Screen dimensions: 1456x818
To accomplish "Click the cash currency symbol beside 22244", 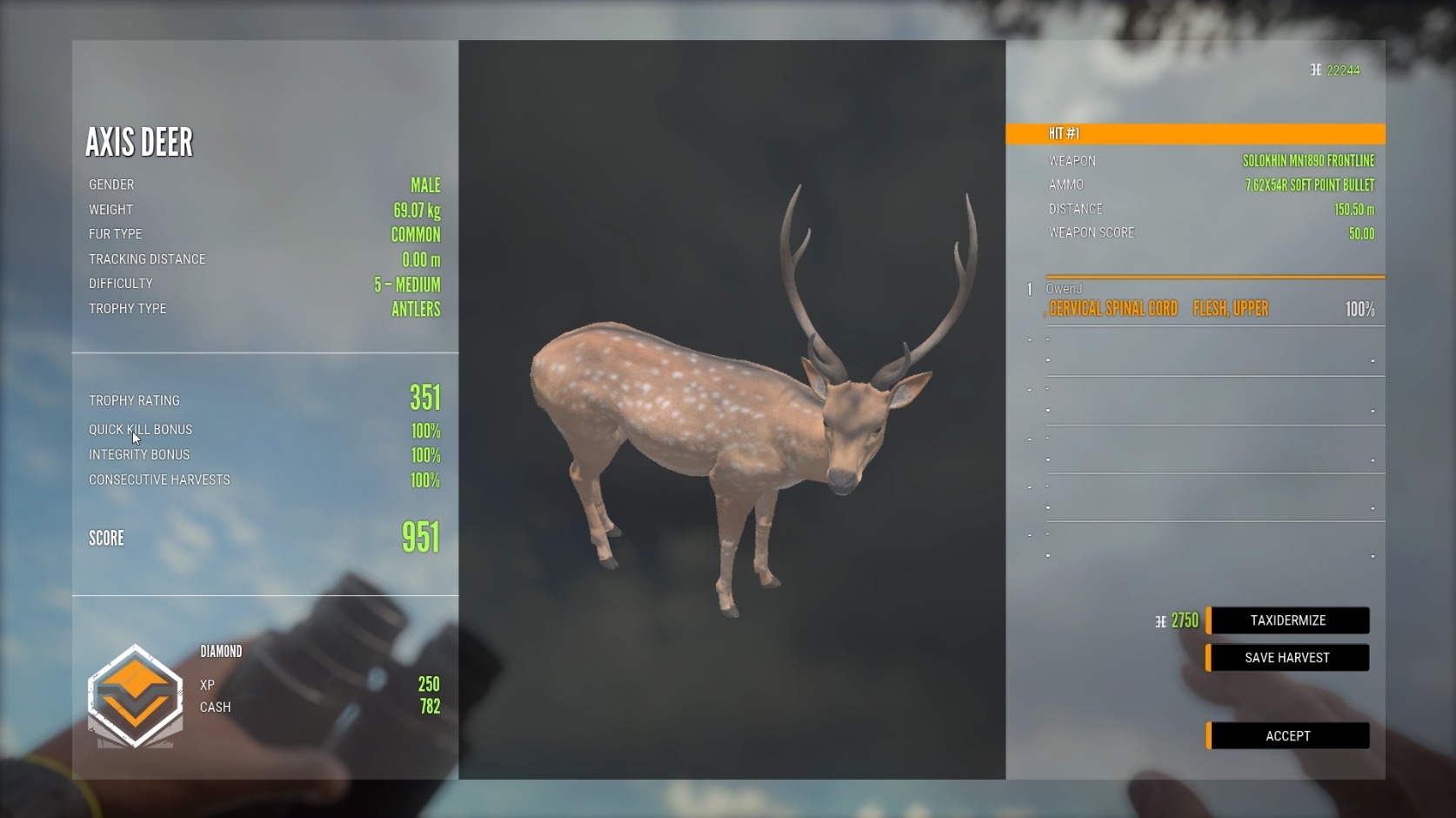I will pyautogui.click(x=1316, y=70).
